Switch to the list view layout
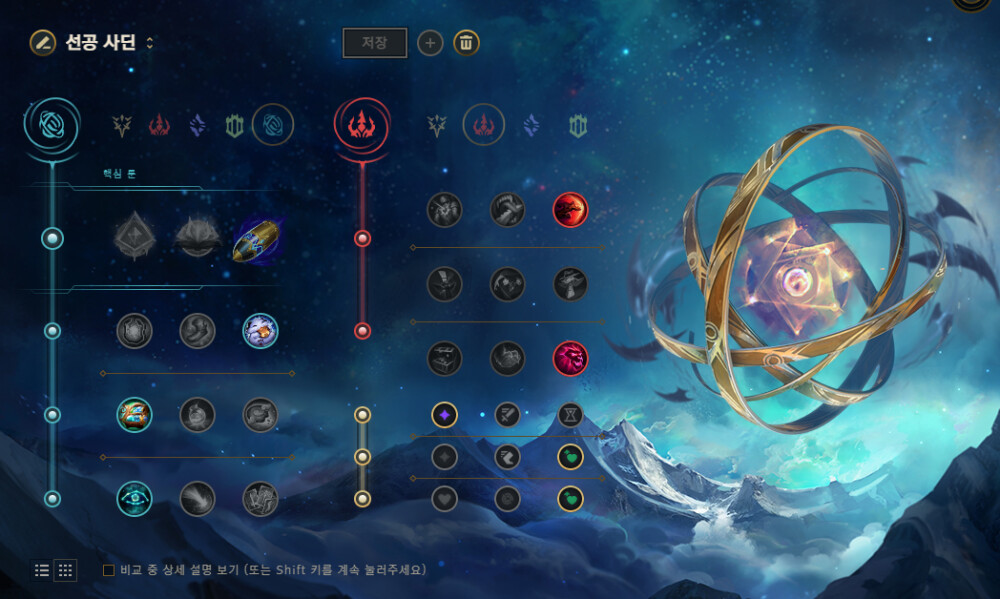1000x599 pixels. pyautogui.click(x=42, y=570)
